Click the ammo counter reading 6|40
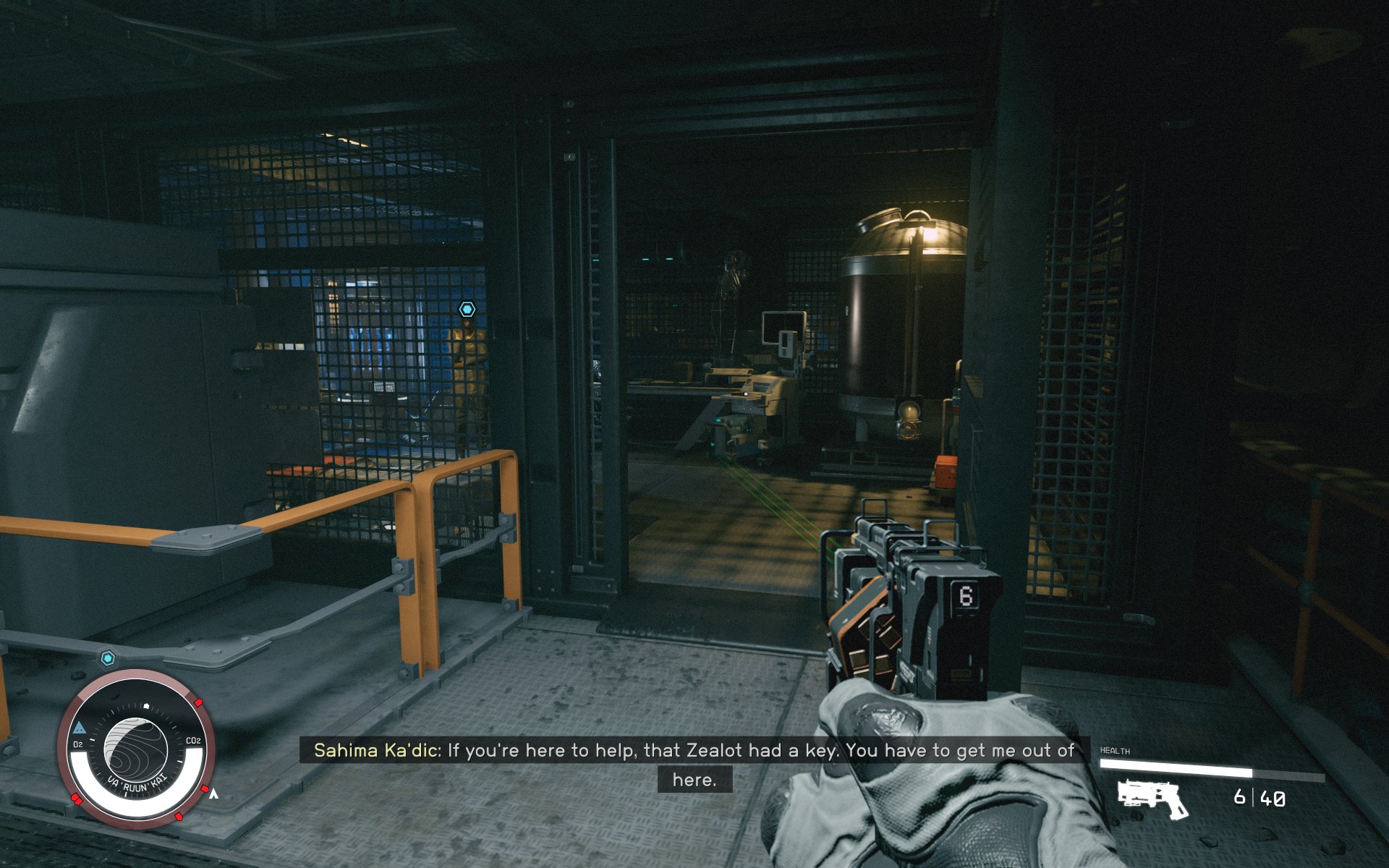Image resolution: width=1389 pixels, height=868 pixels. coord(1257,798)
